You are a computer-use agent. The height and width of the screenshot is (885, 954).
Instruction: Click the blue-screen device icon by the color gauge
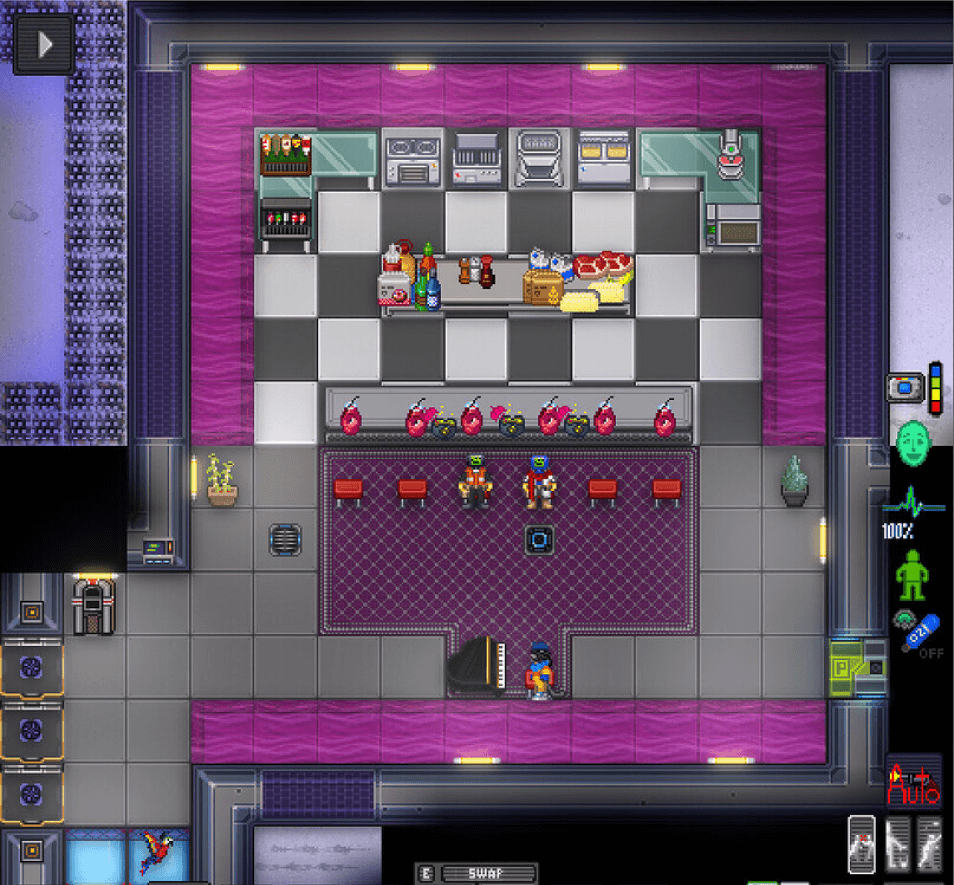pos(903,387)
